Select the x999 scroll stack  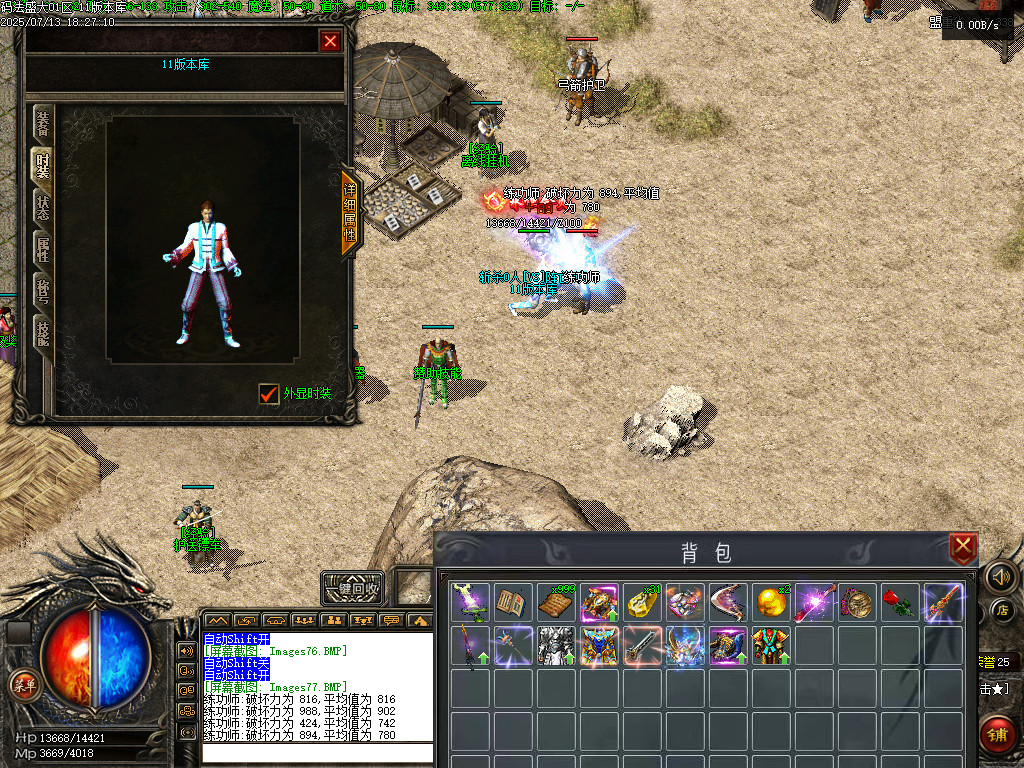click(x=556, y=603)
